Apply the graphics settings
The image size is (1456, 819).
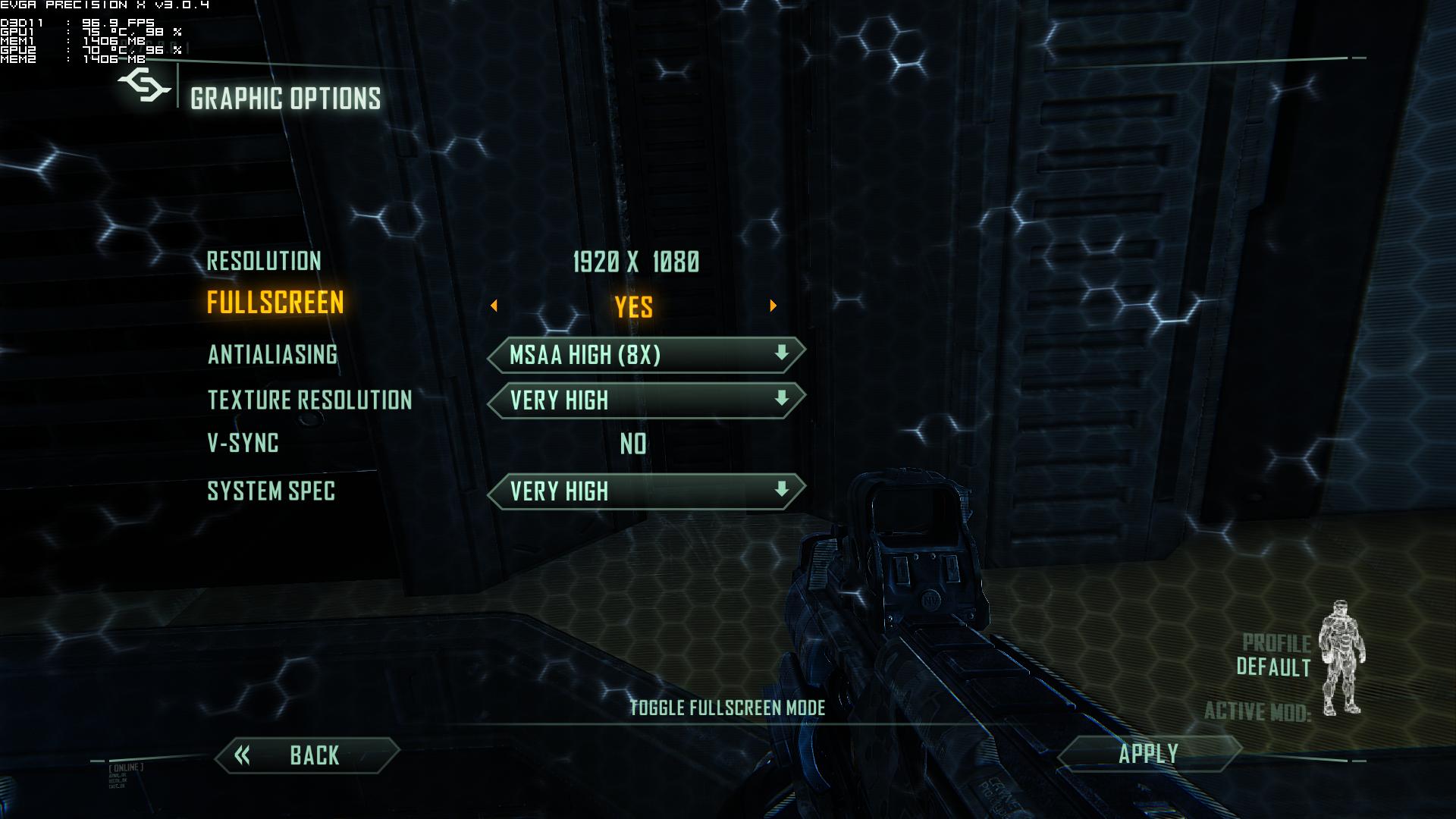click(1148, 754)
